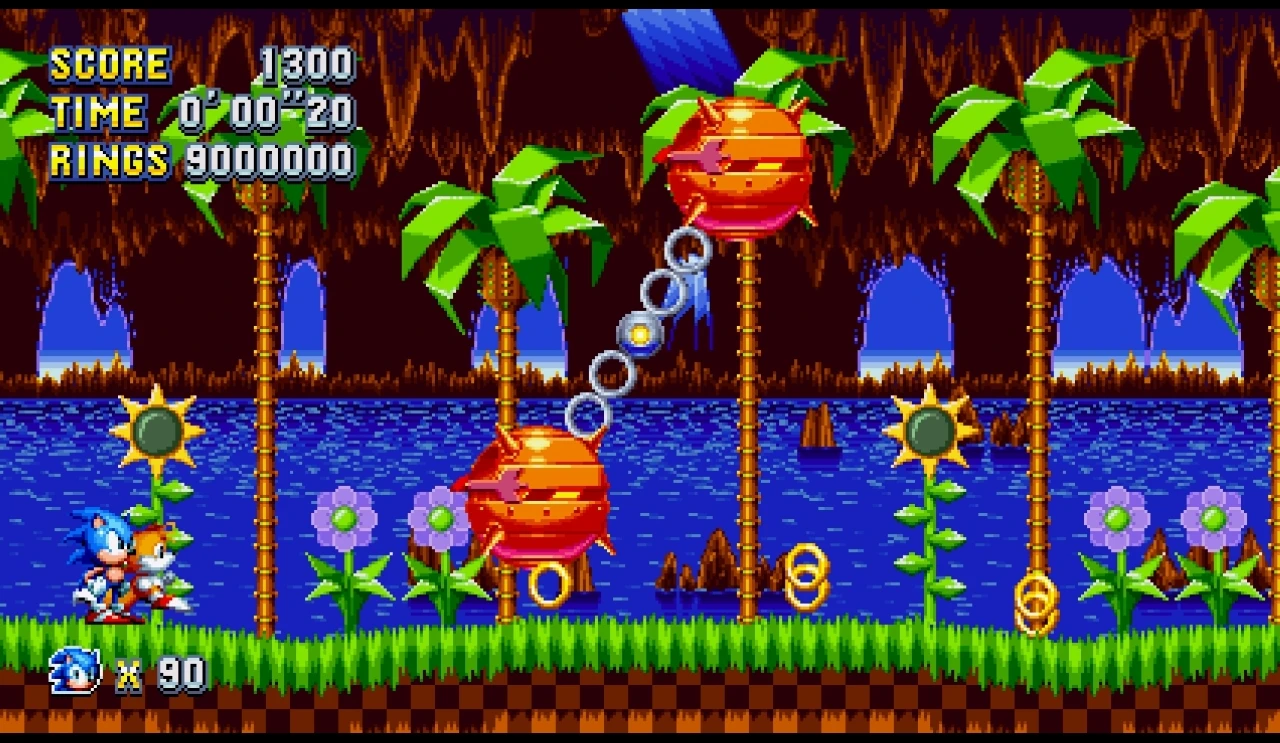The width and height of the screenshot is (1280, 743).
Task: Select the TIME label in the HUD
Action: pyautogui.click(x=100, y=112)
